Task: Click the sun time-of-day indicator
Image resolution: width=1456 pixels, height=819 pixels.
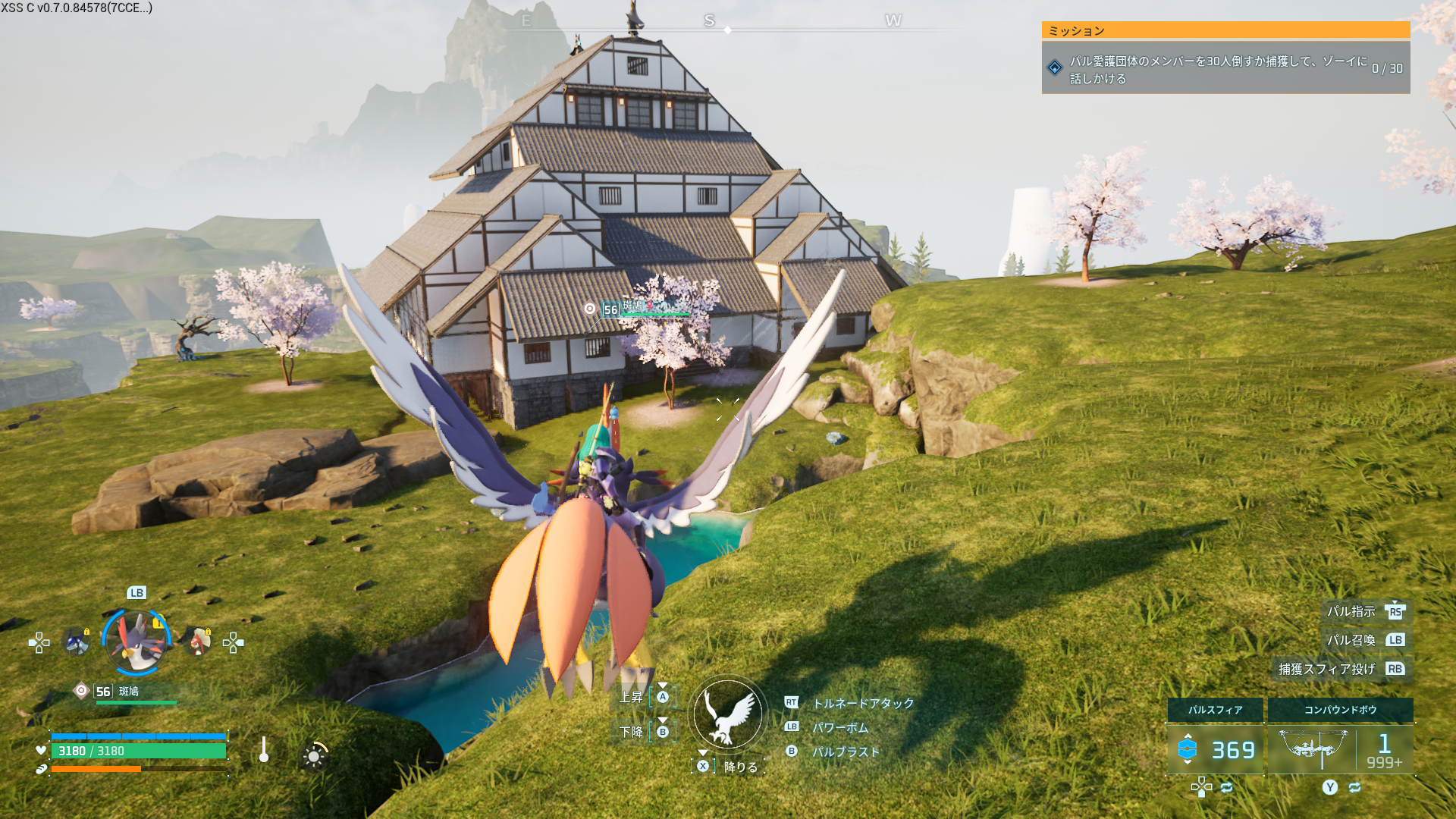Action: pyautogui.click(x=314, y=756)
